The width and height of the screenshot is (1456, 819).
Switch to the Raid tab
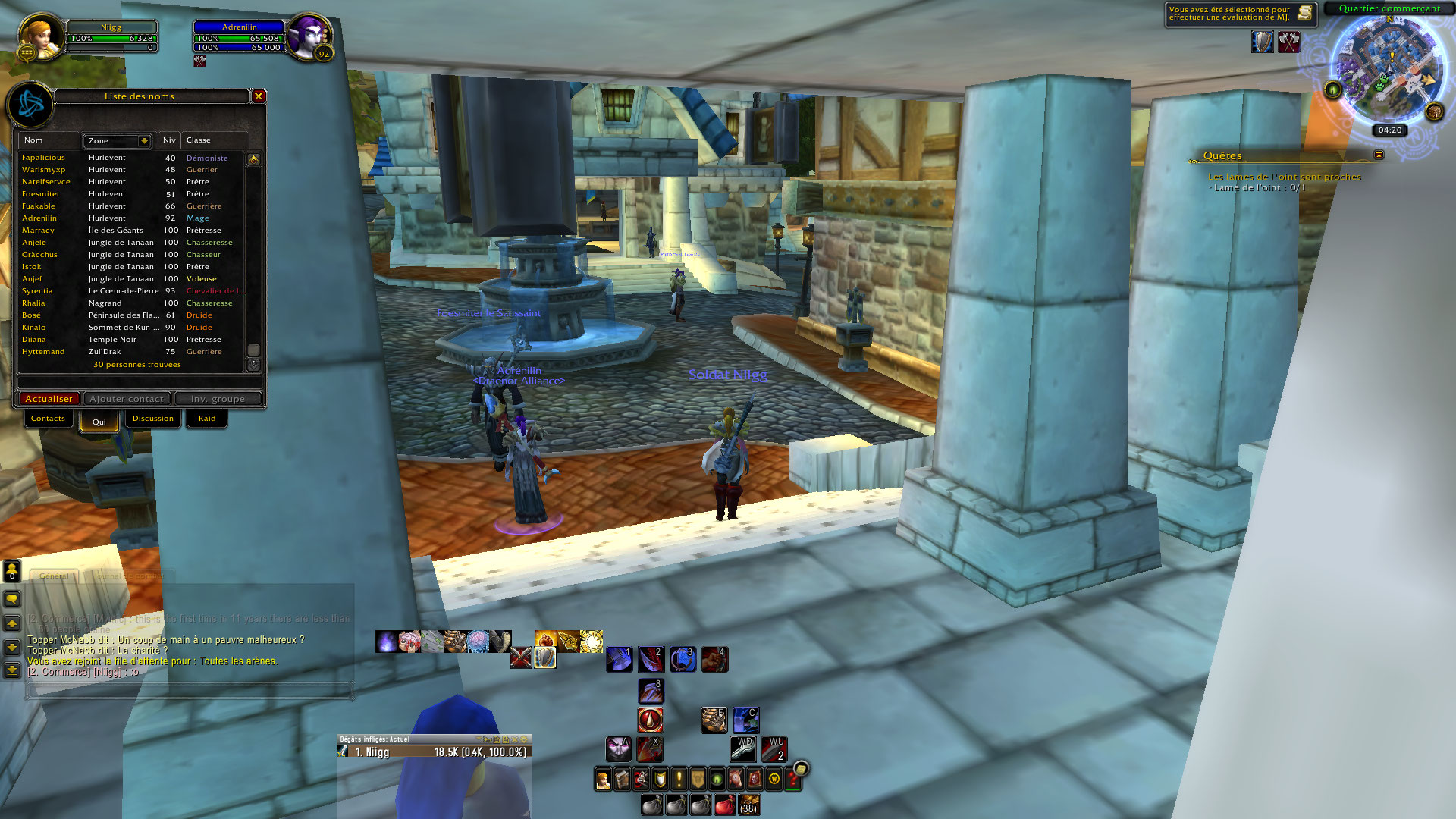(x=207, y=419)
